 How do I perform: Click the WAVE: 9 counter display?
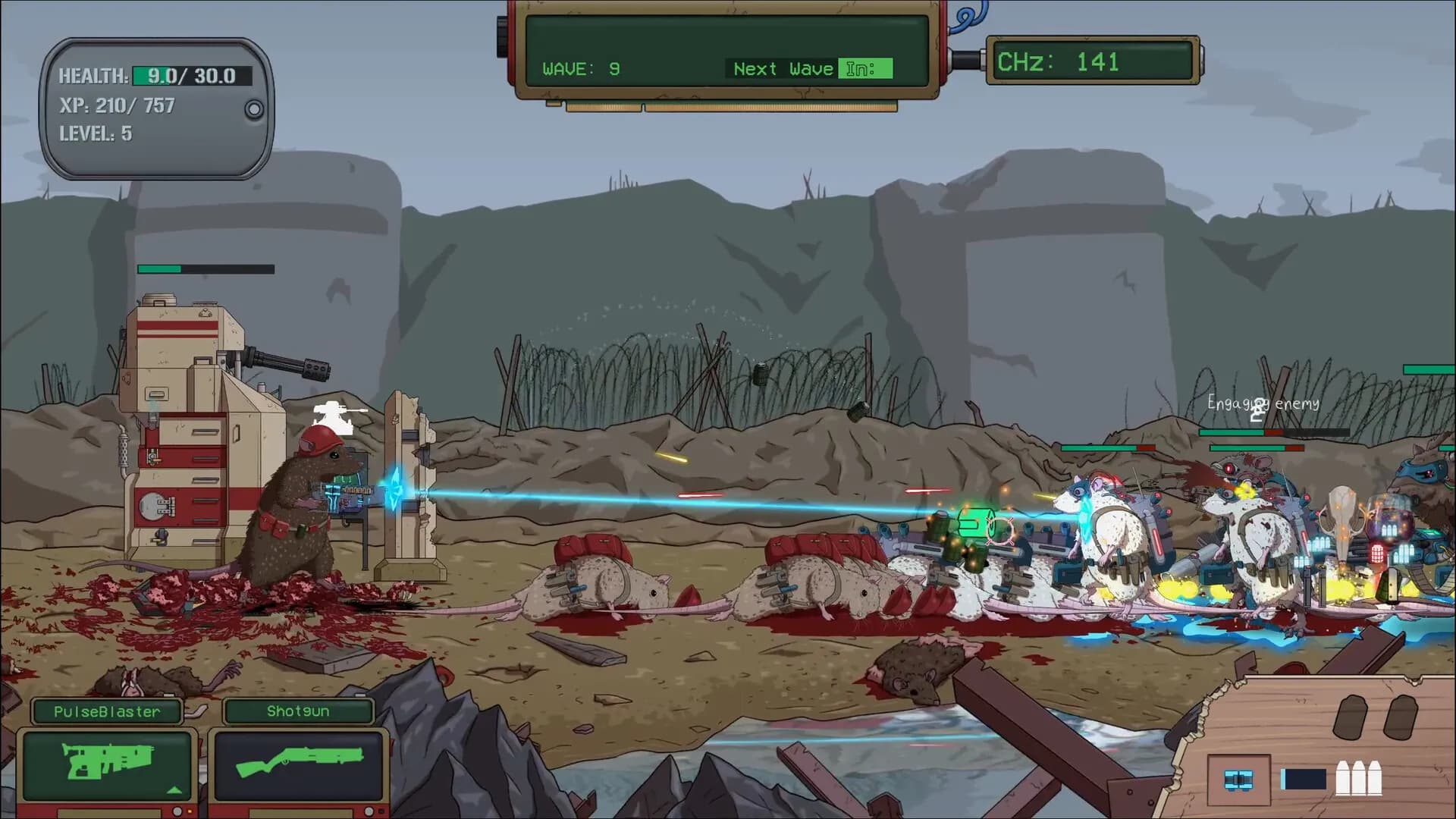click(x=580, y=69)
